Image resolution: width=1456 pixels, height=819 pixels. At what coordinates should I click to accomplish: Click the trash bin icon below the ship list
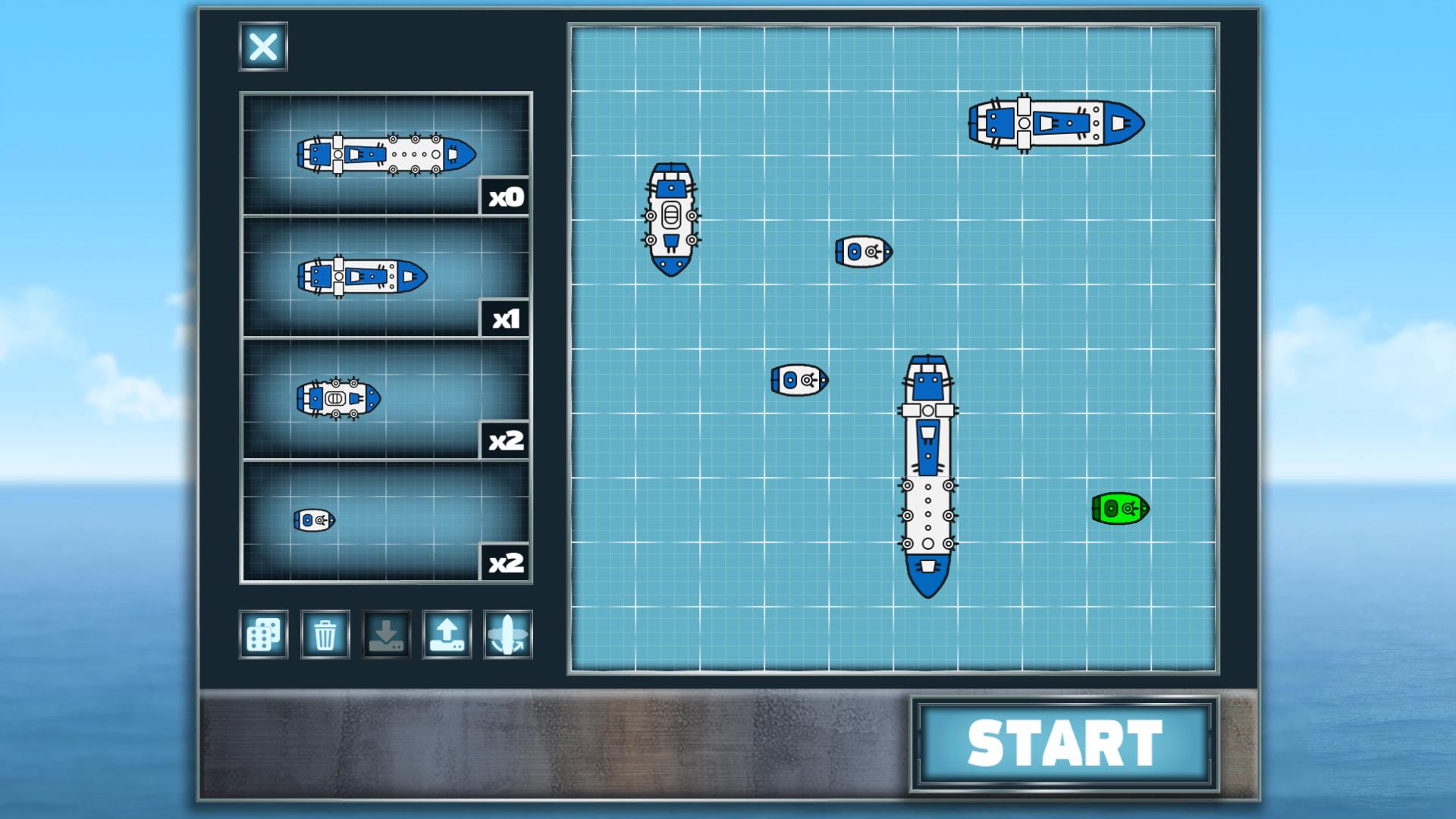(325, 635)
